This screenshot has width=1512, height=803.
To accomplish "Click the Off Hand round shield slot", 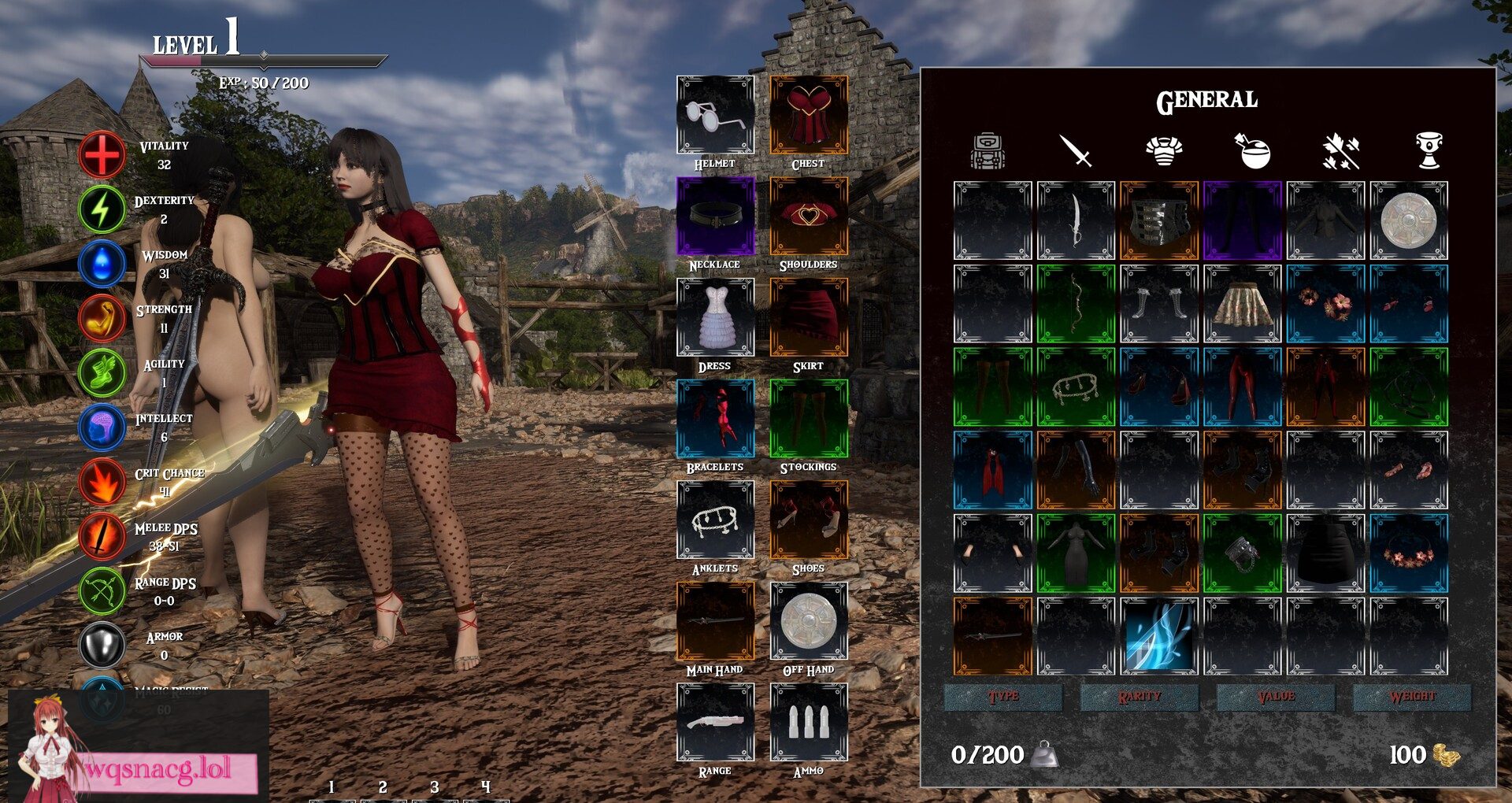I will (x=808, y=621).
